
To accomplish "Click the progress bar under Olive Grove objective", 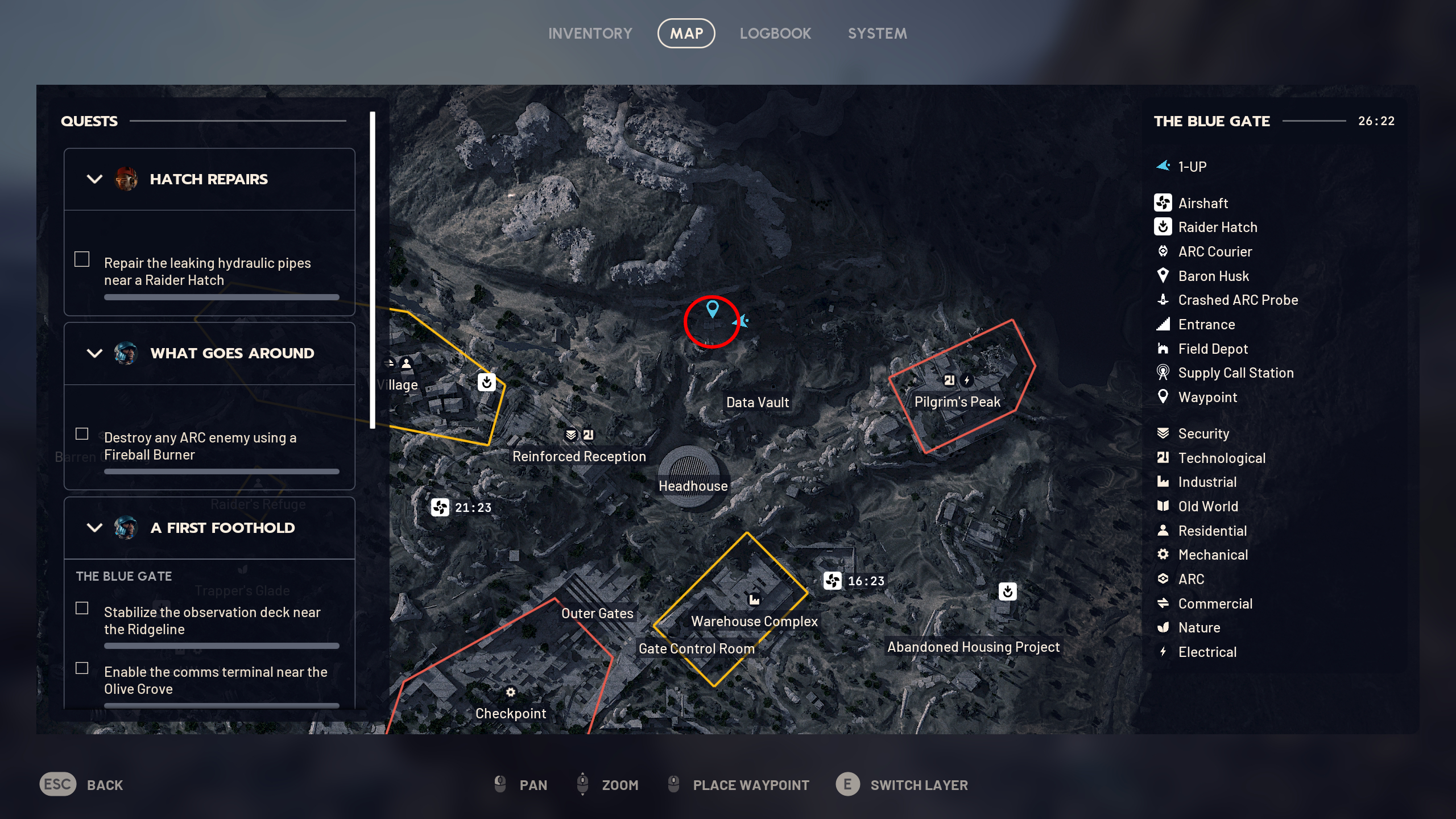I will pos(221,709).
